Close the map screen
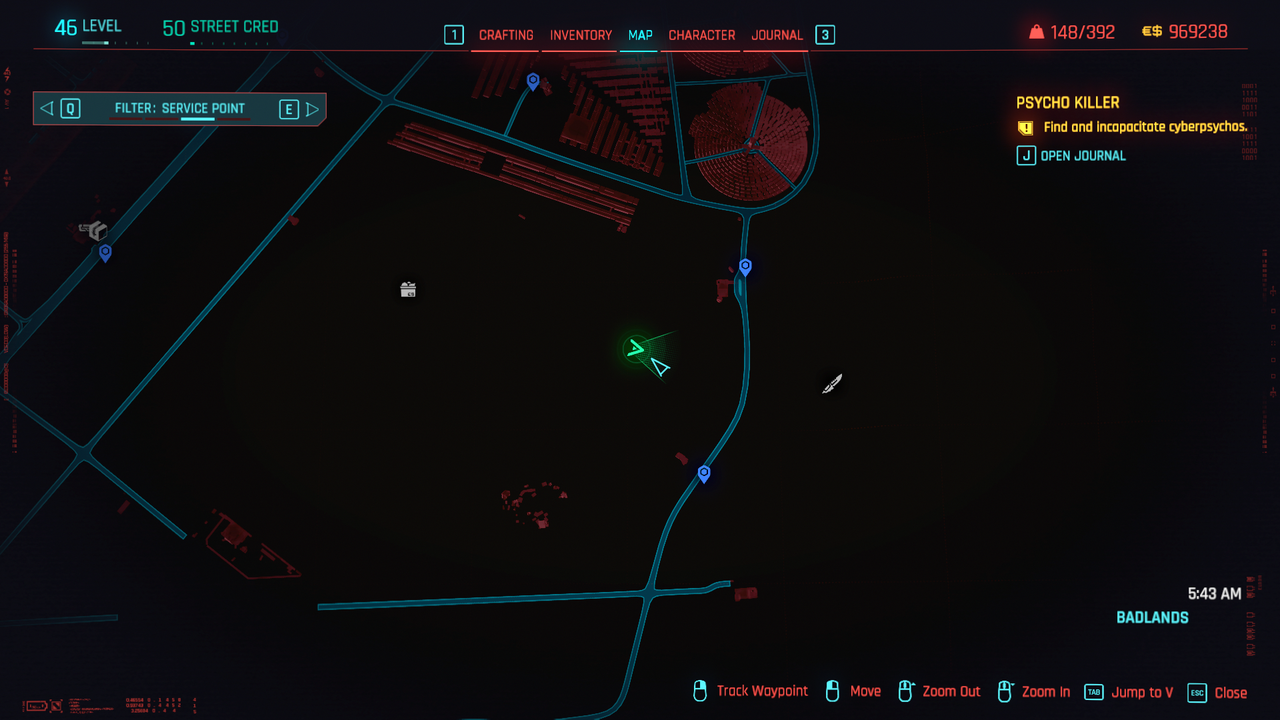 [1218, 692]
